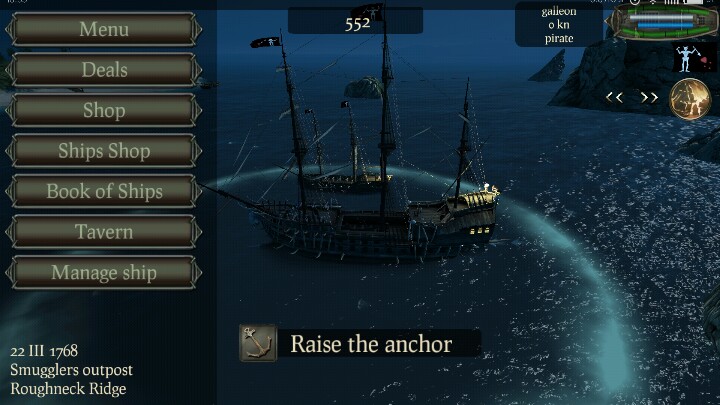Open the ship status diagram
Image resolution: width=720 pixels, height=405 pixels.
[664, 22]
